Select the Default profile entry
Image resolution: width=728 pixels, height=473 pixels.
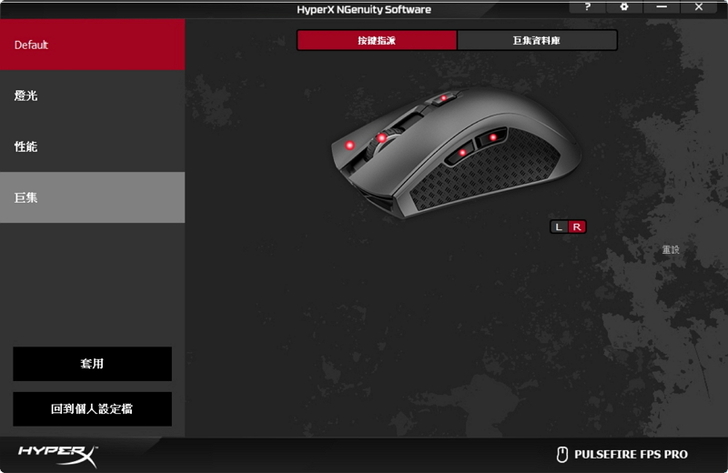click(x=92, y=45)
